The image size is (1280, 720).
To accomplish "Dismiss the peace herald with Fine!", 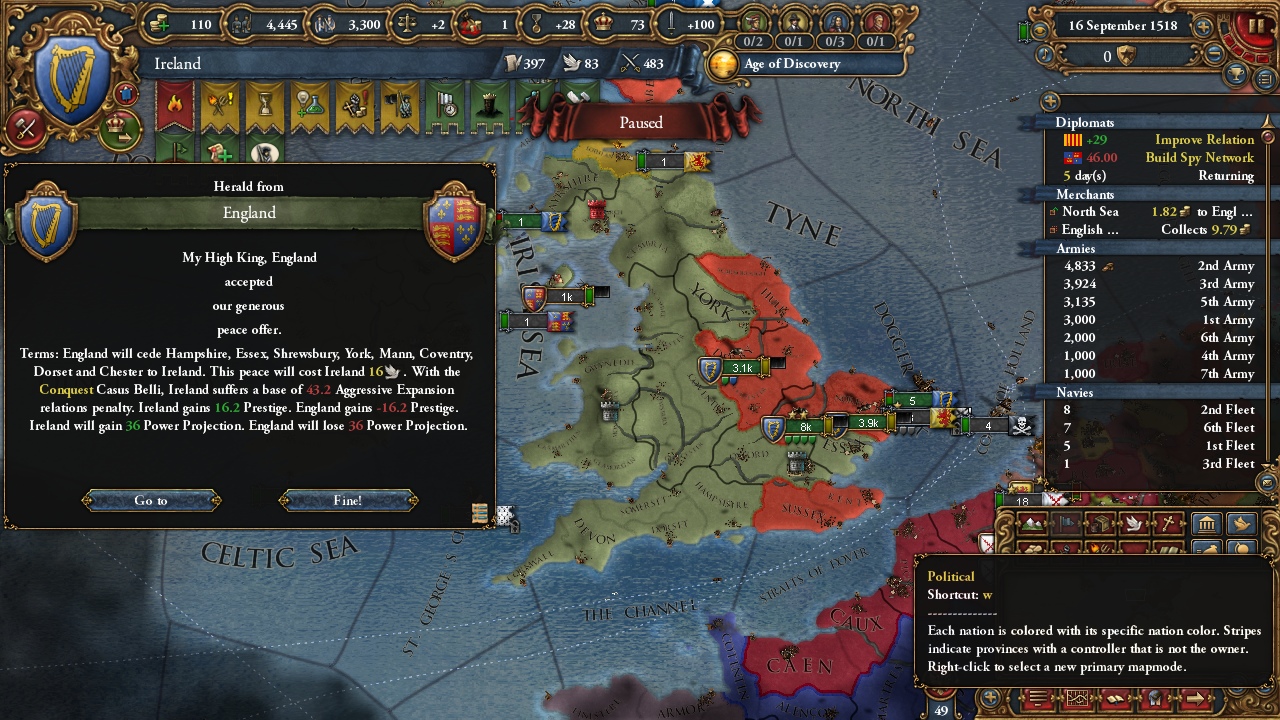I will (x=348, y=500).
